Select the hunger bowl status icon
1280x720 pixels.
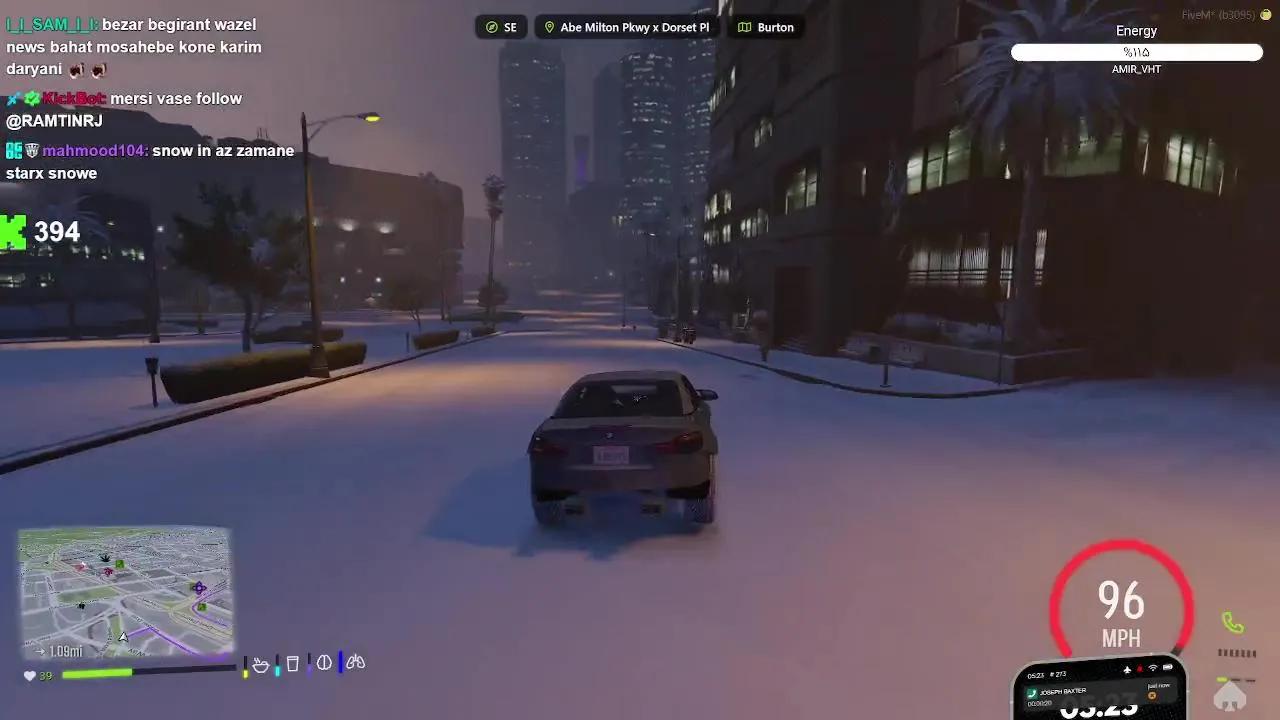click(261, 664)
